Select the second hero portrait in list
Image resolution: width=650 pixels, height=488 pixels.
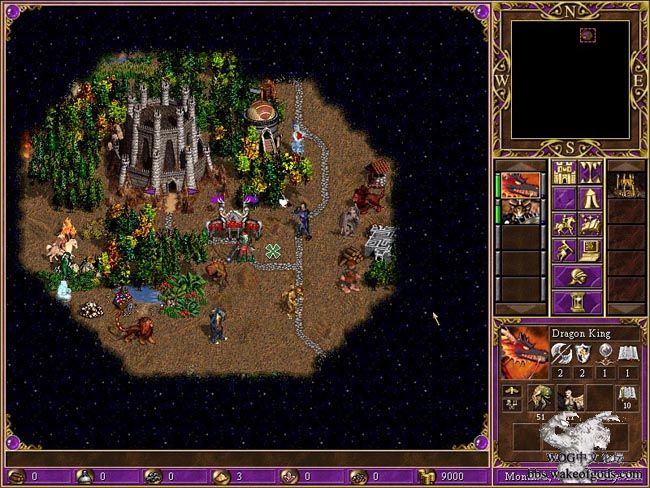tap(519, 211)
